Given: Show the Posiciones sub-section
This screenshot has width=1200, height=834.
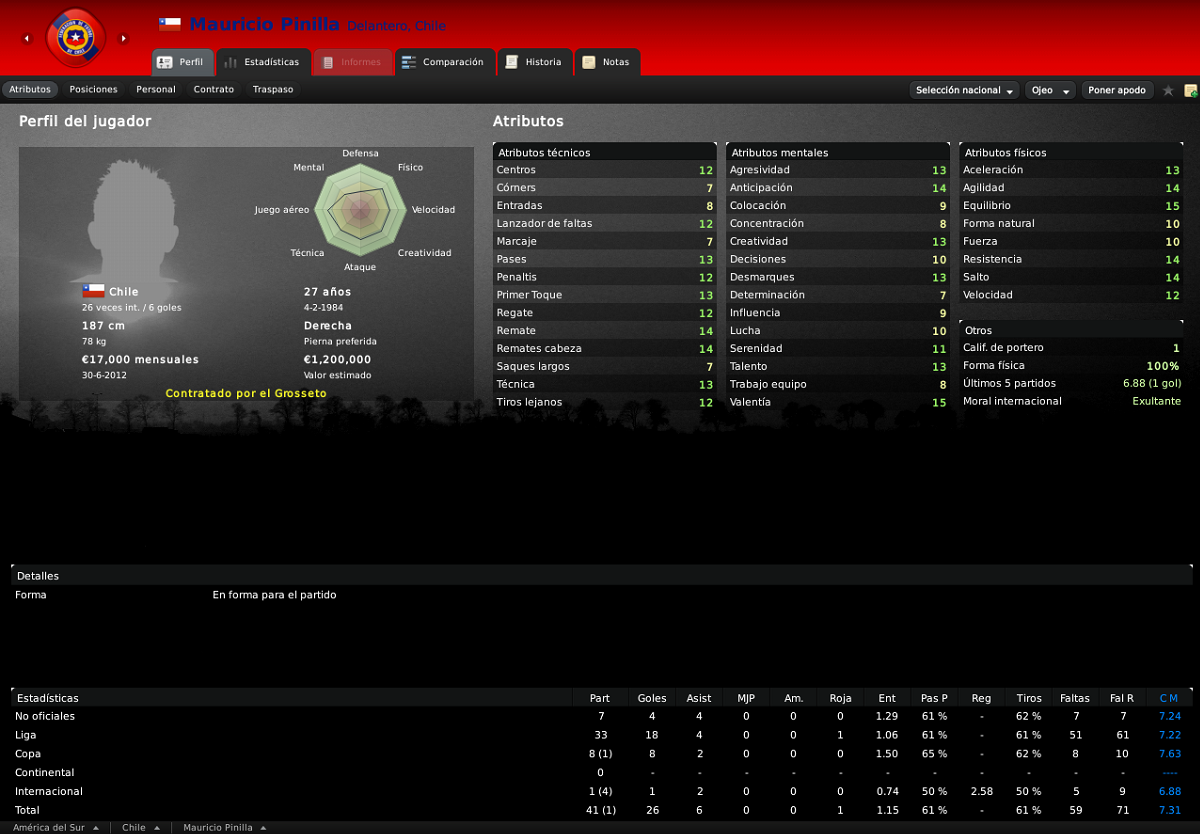Looking at the screenshot, I should point(93,90).
